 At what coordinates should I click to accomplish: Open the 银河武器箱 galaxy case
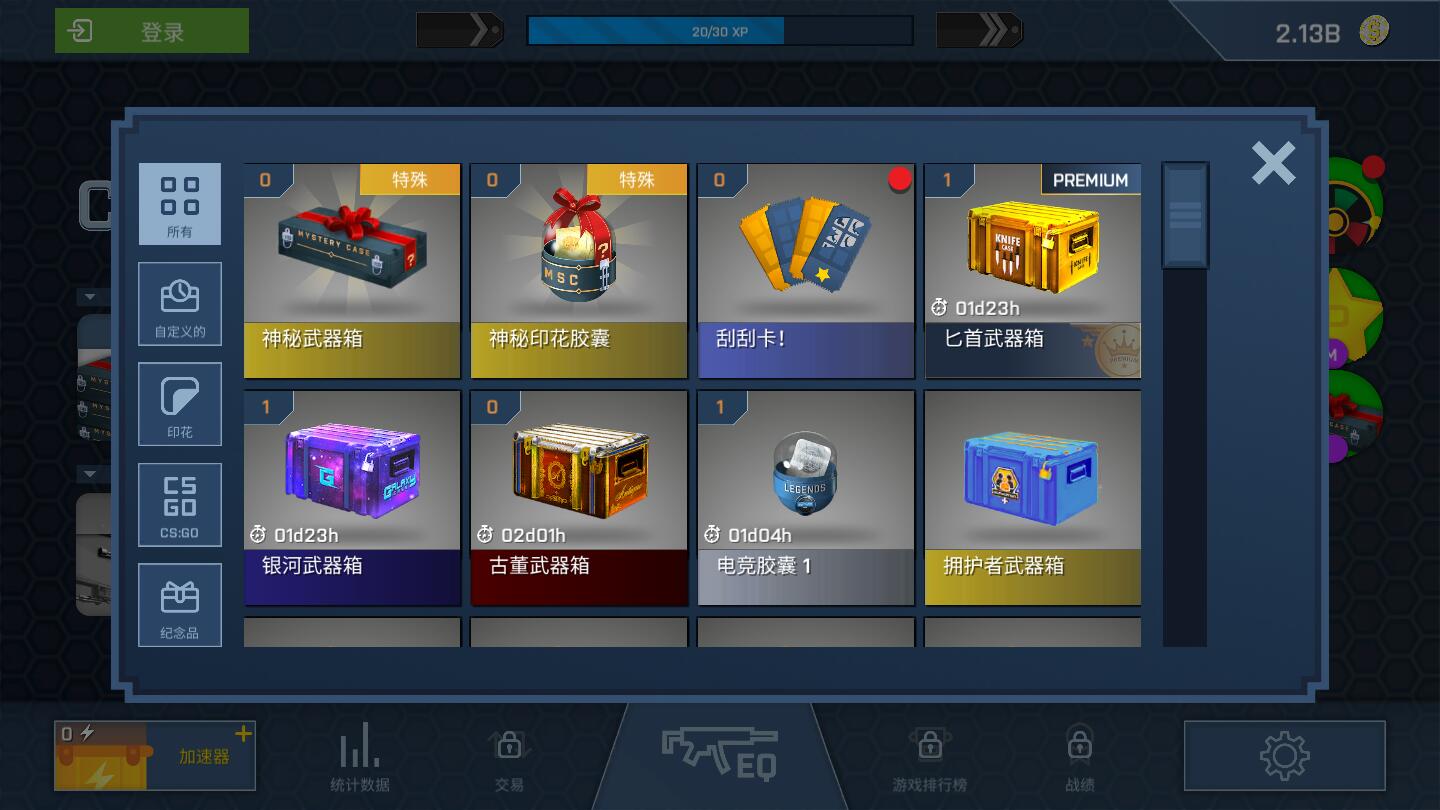[x=352, y=497]
